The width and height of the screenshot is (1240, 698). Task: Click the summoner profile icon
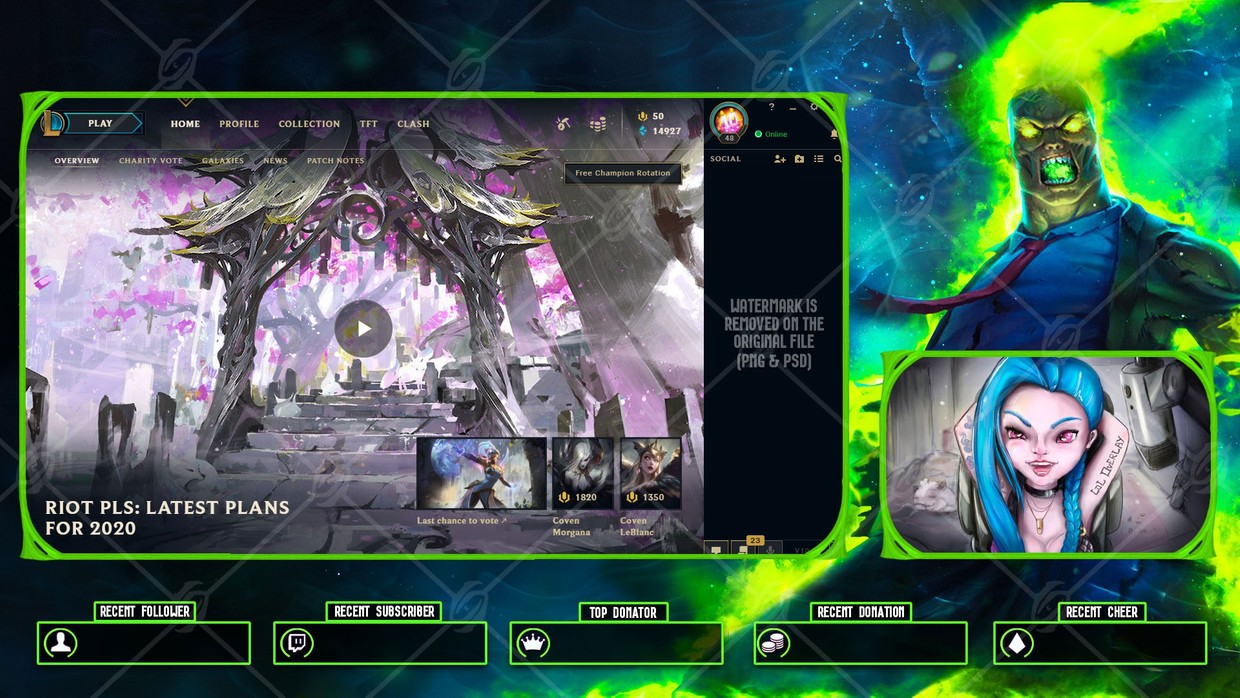click(x=728, y=122)
